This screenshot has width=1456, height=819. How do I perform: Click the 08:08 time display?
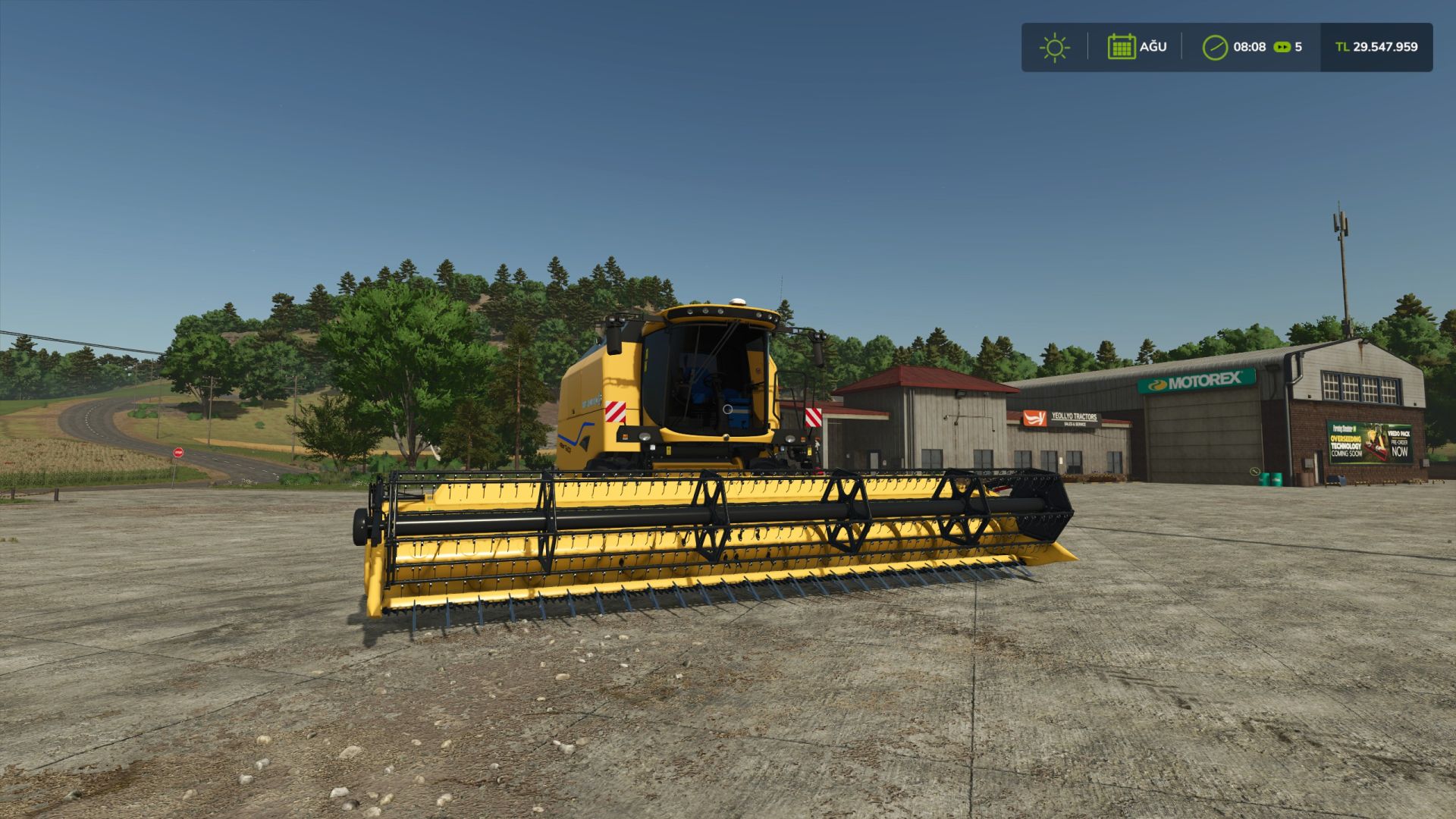tap(1250, 47)
